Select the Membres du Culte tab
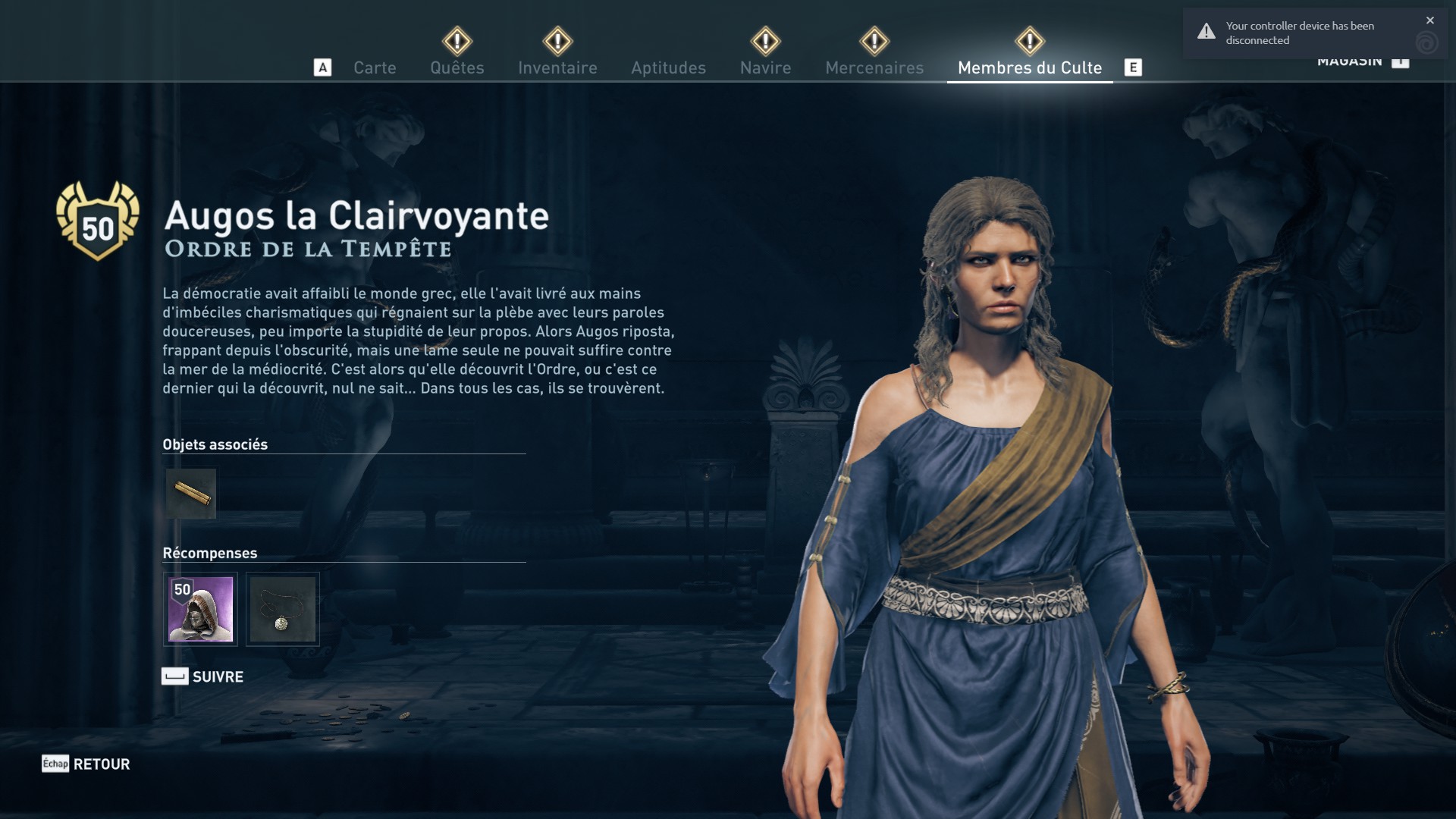Viewport: 1456px width, 819px height. tap(1029, 67)
